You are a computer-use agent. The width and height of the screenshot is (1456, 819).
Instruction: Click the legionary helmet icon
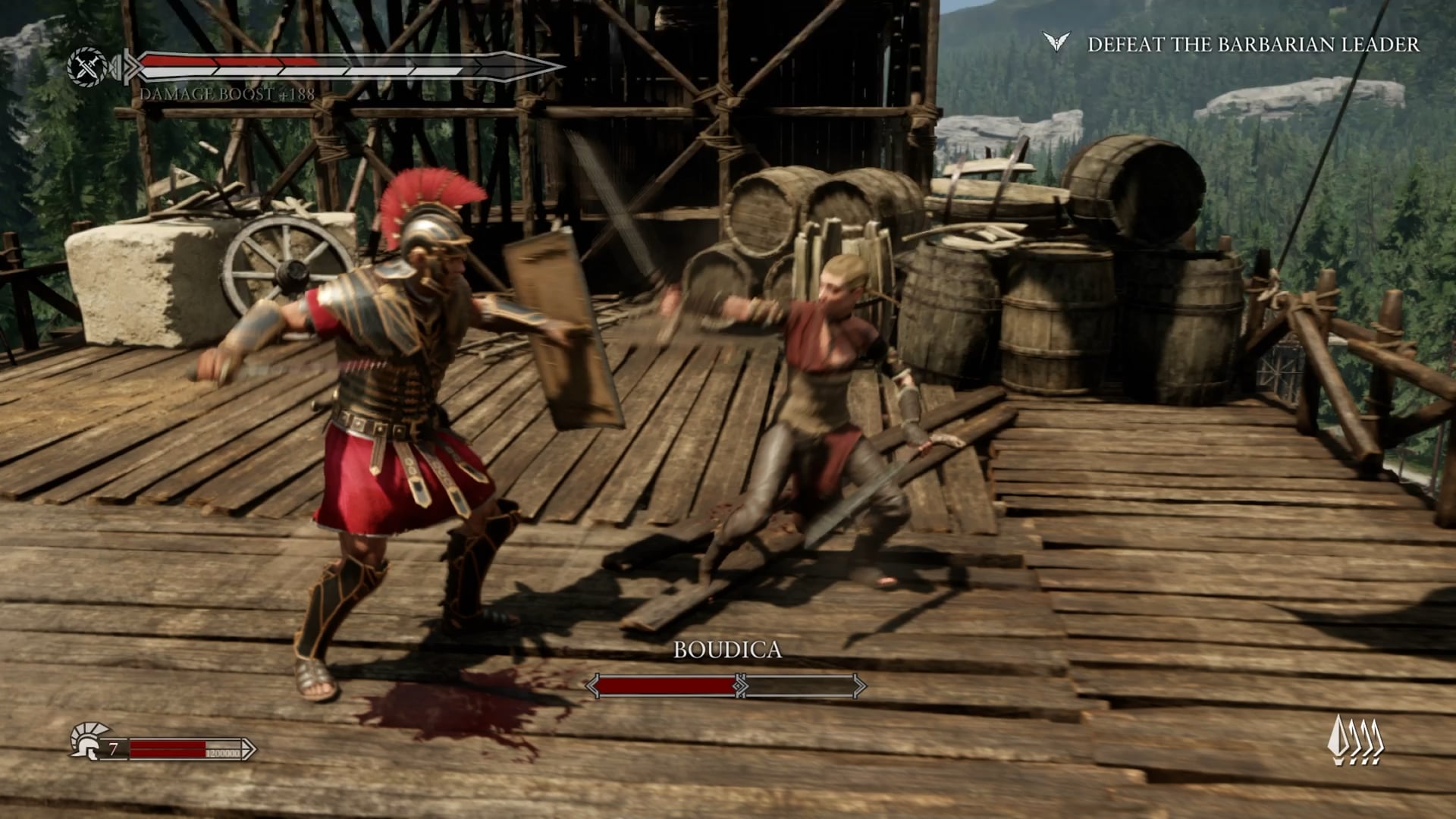(86, 741)
